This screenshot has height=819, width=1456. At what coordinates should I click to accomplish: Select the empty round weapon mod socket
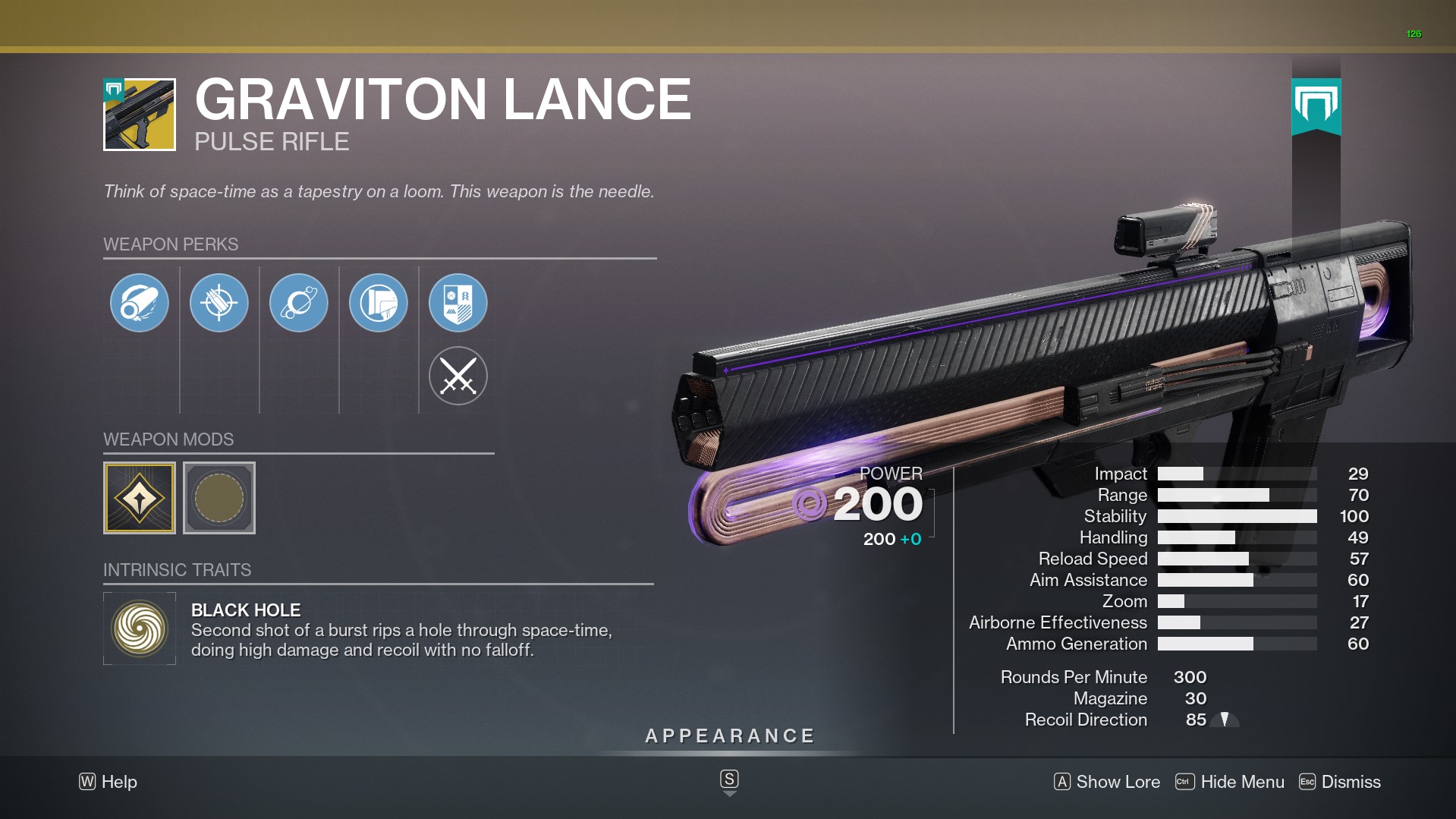(219, 498)
